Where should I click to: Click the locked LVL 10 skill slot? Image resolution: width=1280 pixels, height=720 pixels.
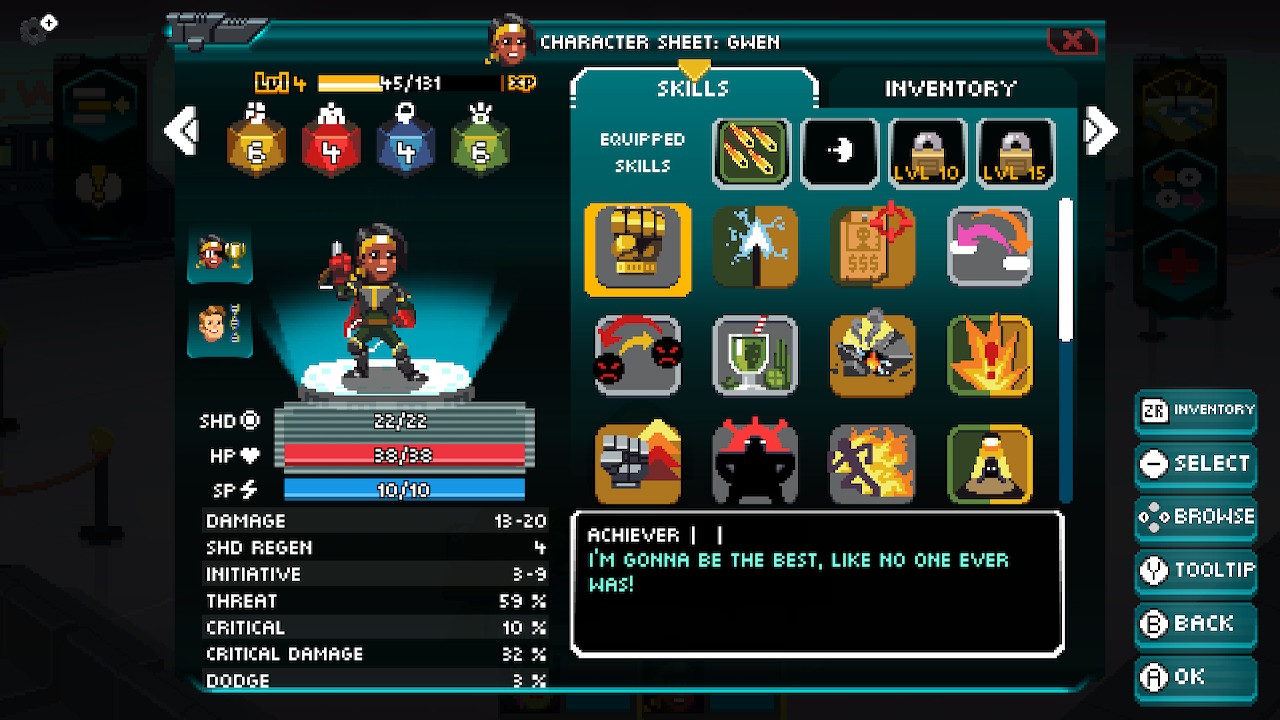[x=925, y=152]
